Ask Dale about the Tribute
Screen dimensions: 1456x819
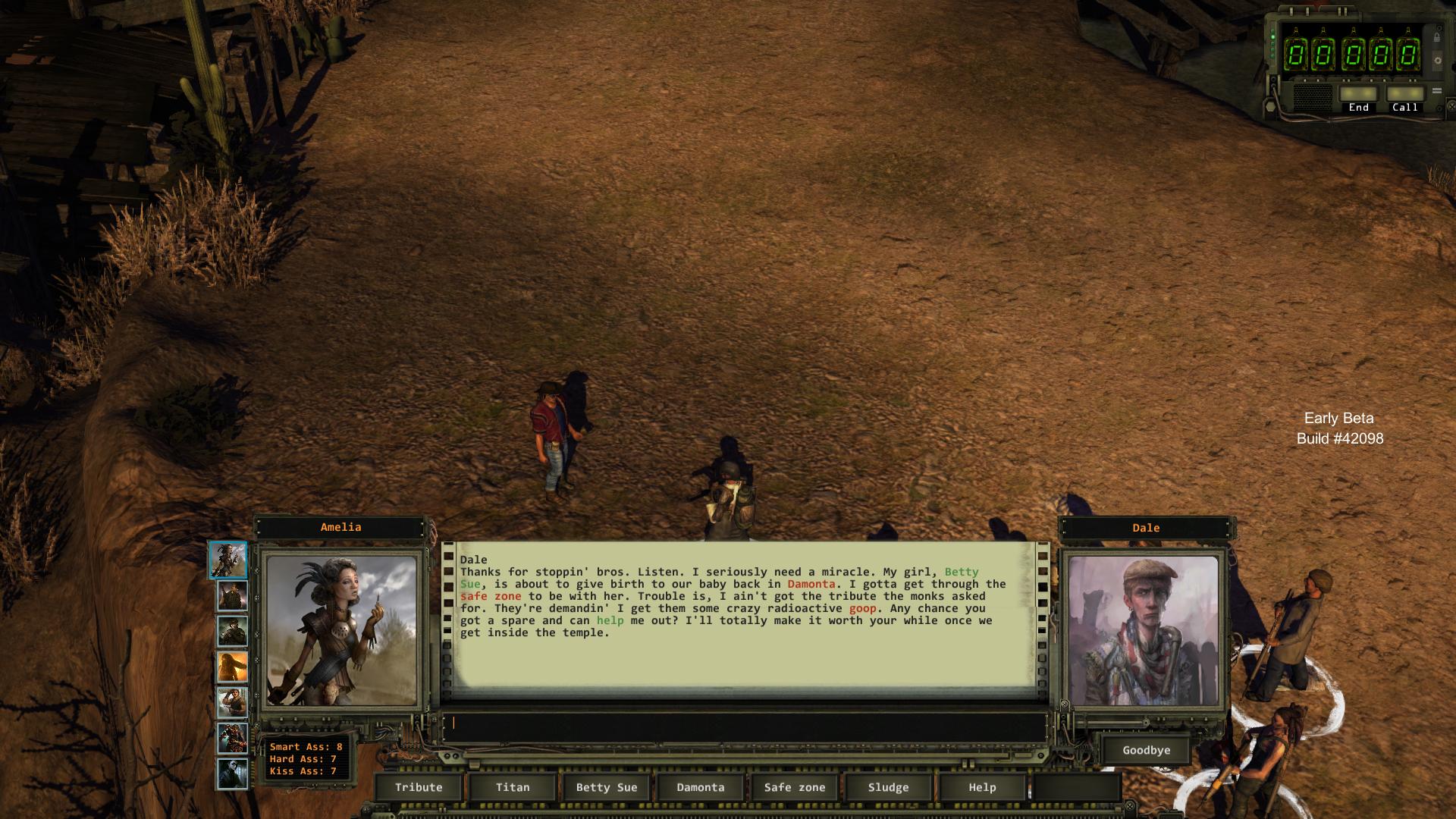coord(419,787)
